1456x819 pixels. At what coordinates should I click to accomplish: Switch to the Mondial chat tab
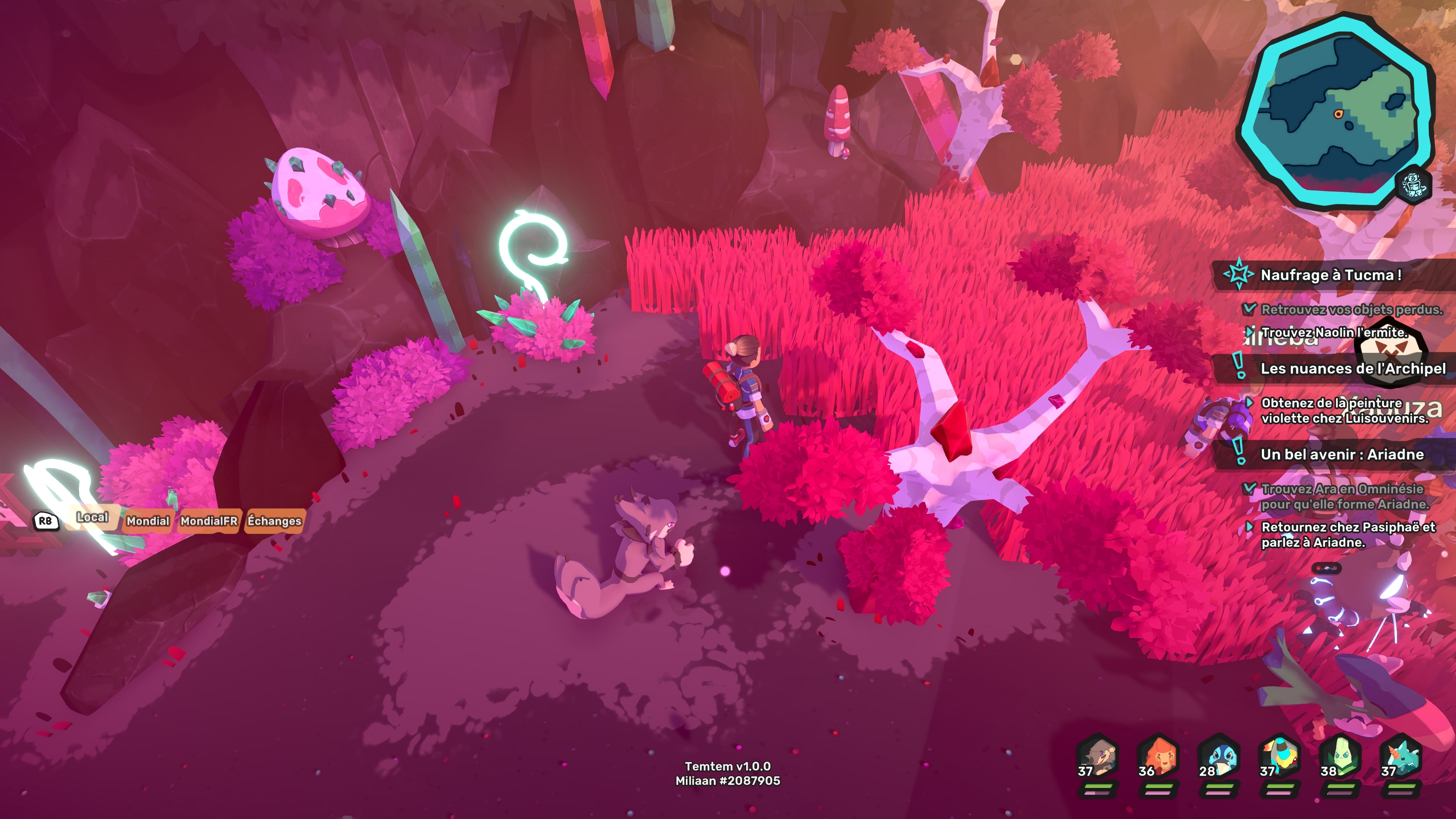(x=147, y=521)
